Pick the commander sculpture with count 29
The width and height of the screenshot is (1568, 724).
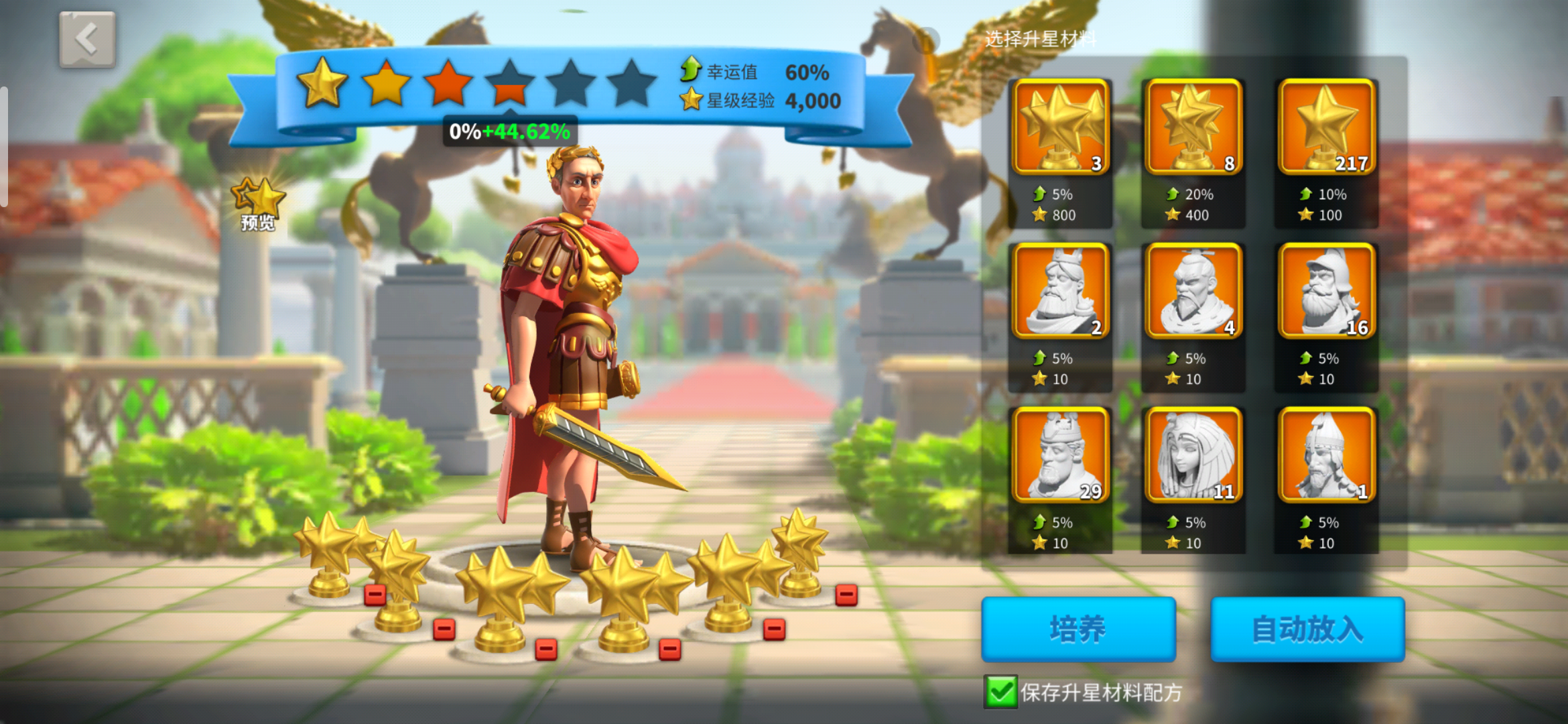(1060, 455)
